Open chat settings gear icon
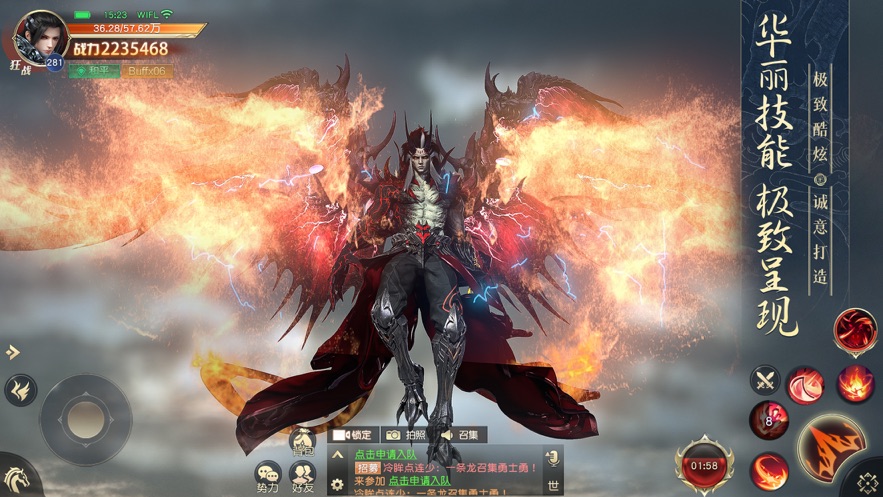 click(x=337, y=484)
